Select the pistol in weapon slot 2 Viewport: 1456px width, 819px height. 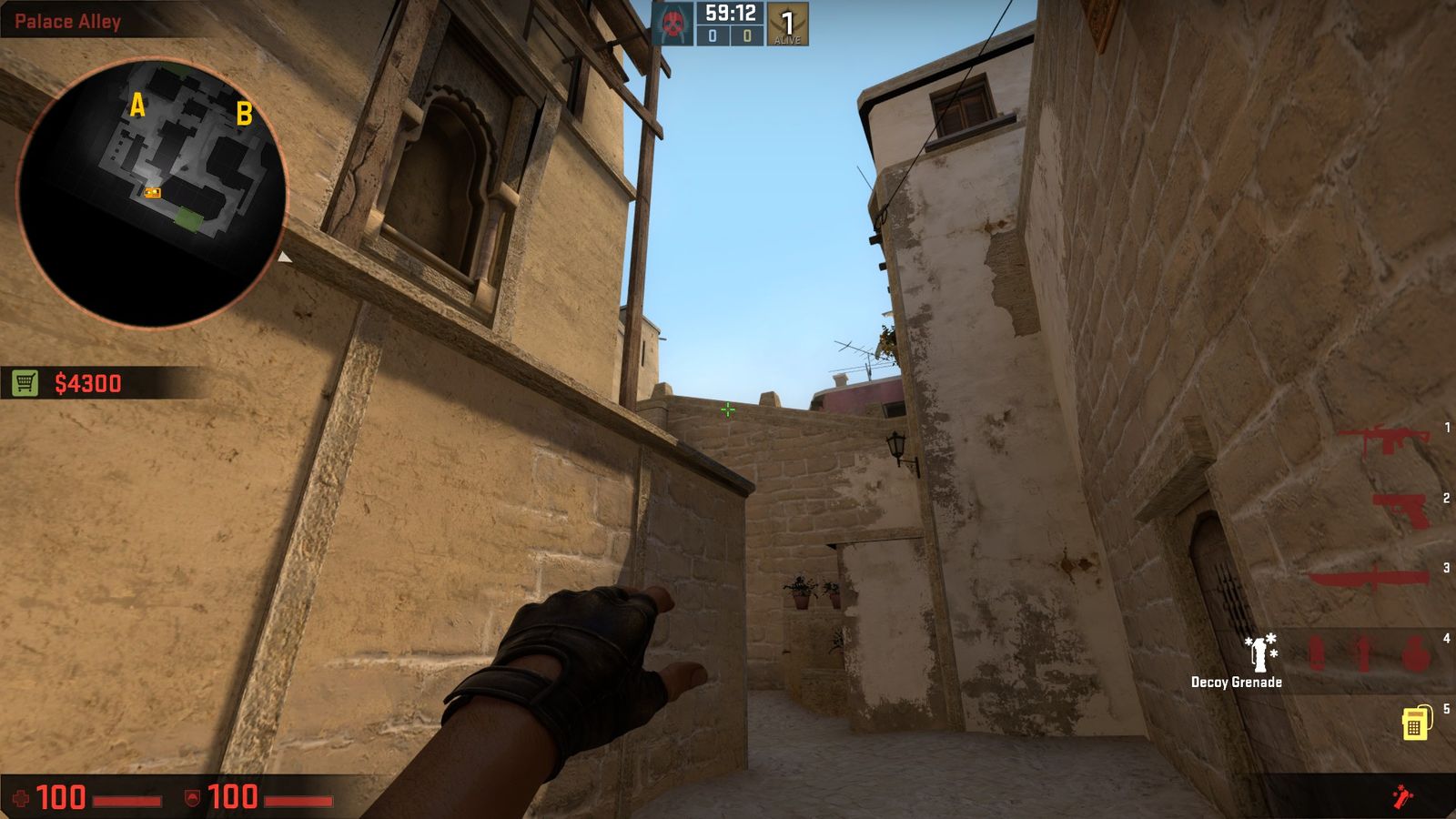tap(1401, 508)
